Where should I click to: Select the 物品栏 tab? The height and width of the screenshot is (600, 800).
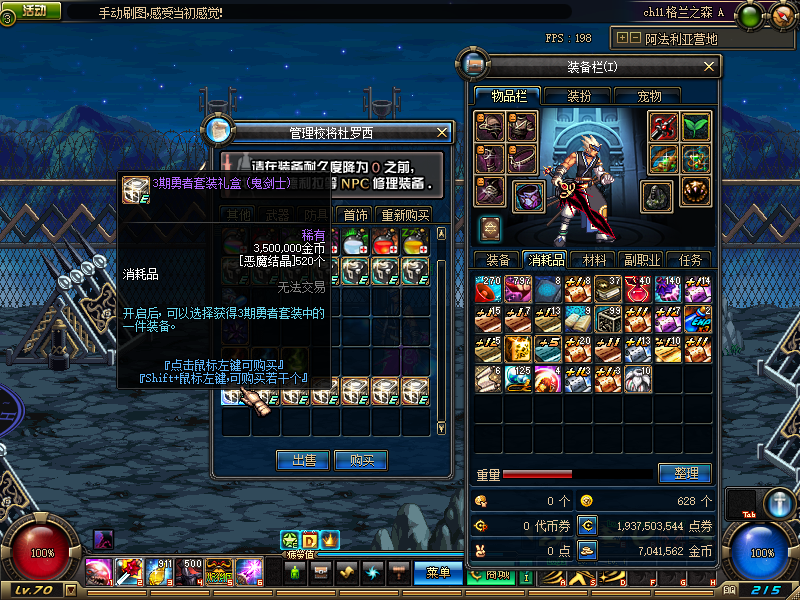507,96
